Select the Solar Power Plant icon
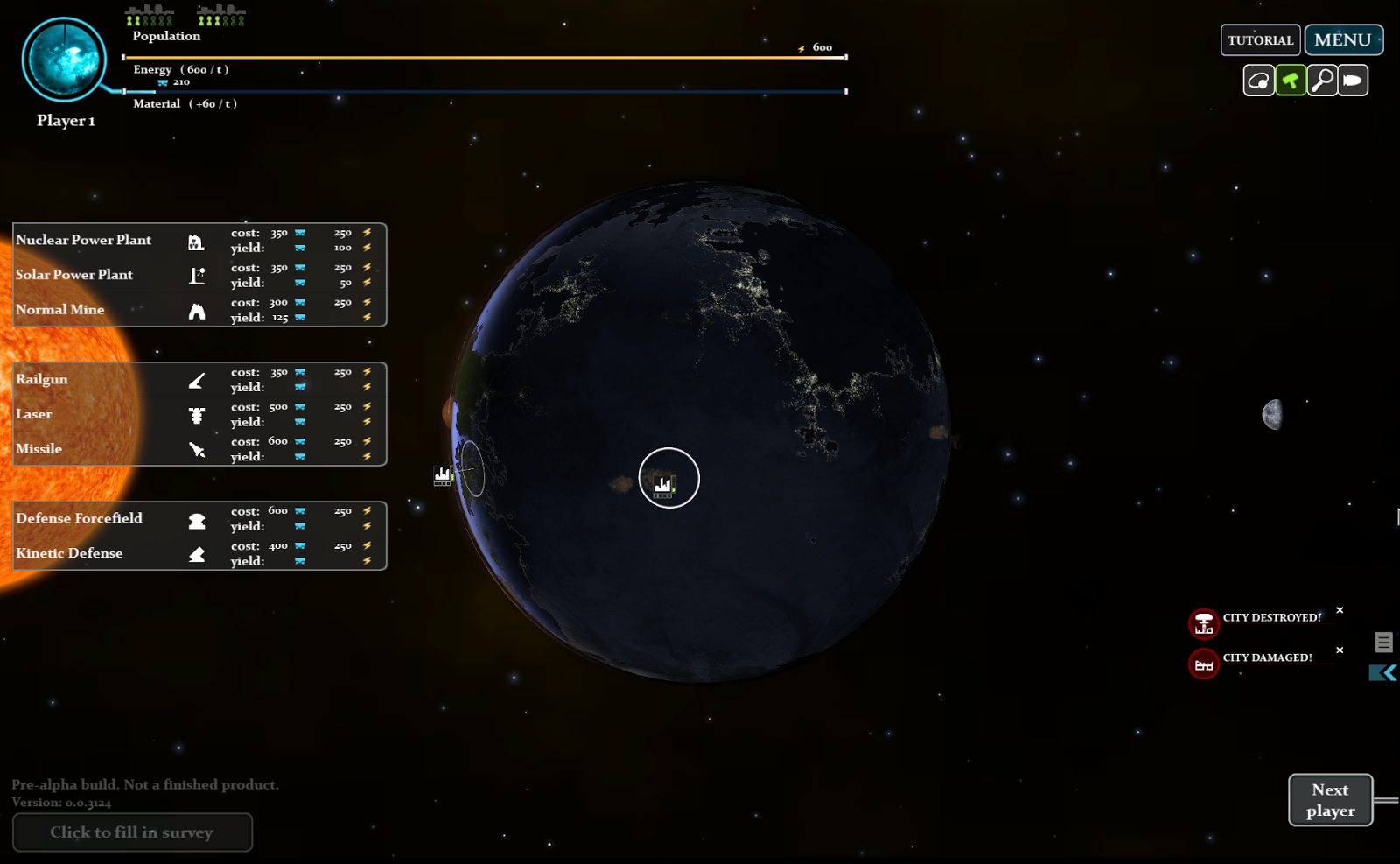The image size is (1400, 864). click(197, 275)
